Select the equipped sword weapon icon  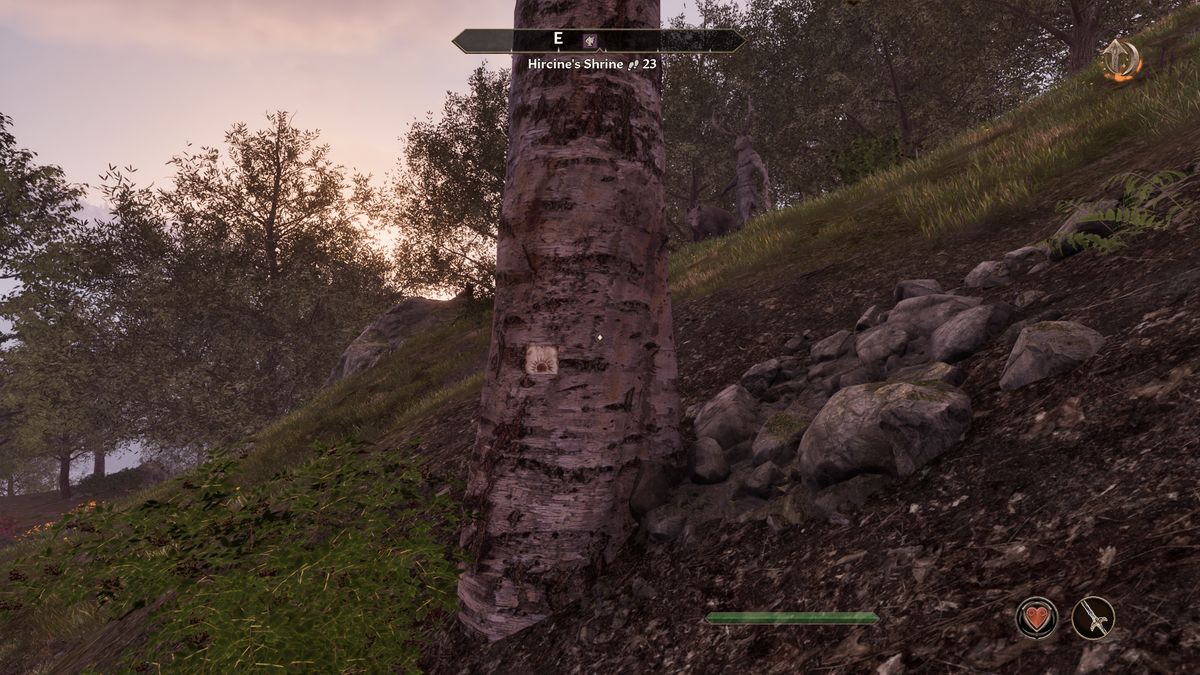coord(1093,617)
